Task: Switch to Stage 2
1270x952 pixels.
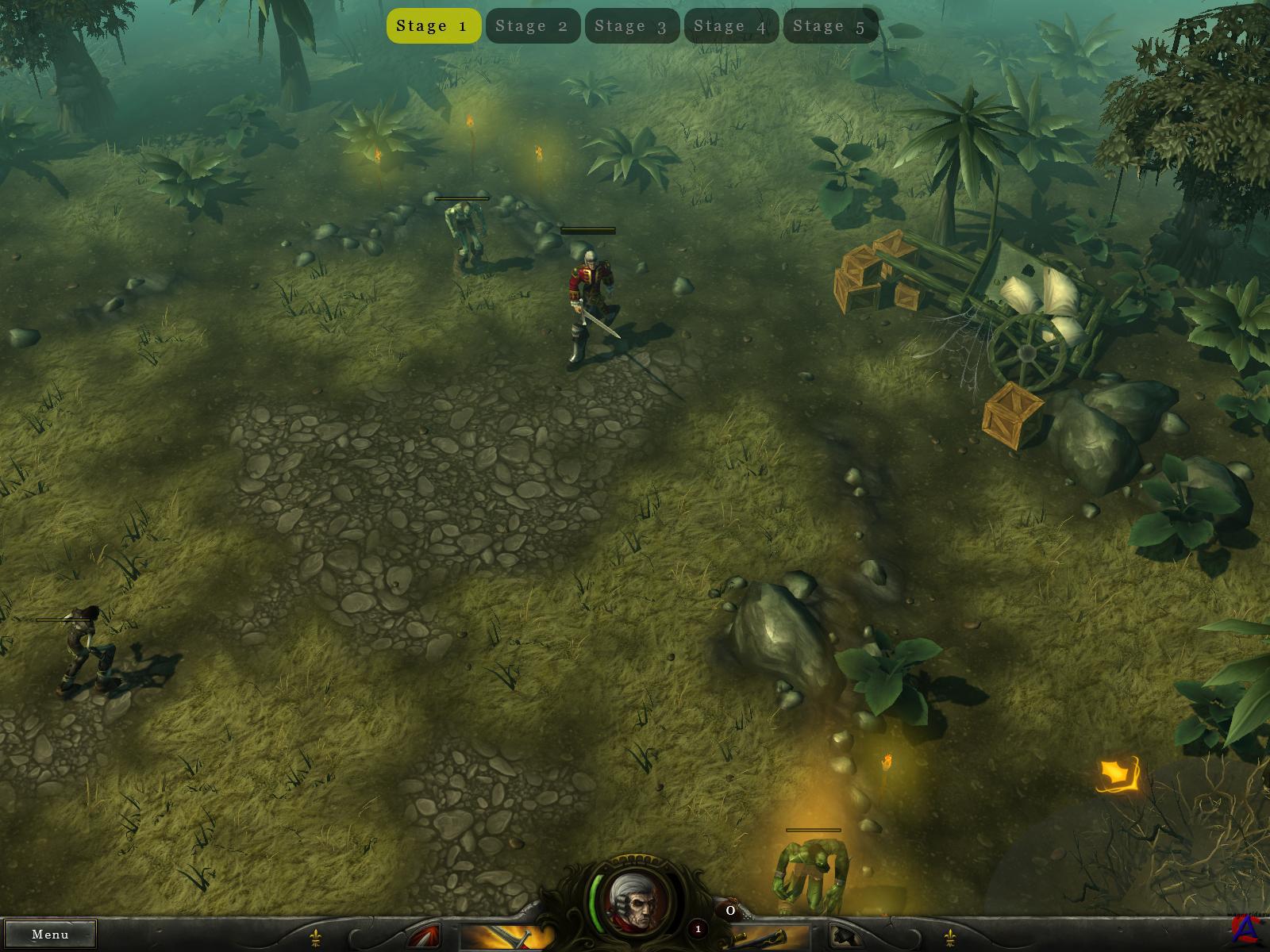Action: (x=533, y=26)
